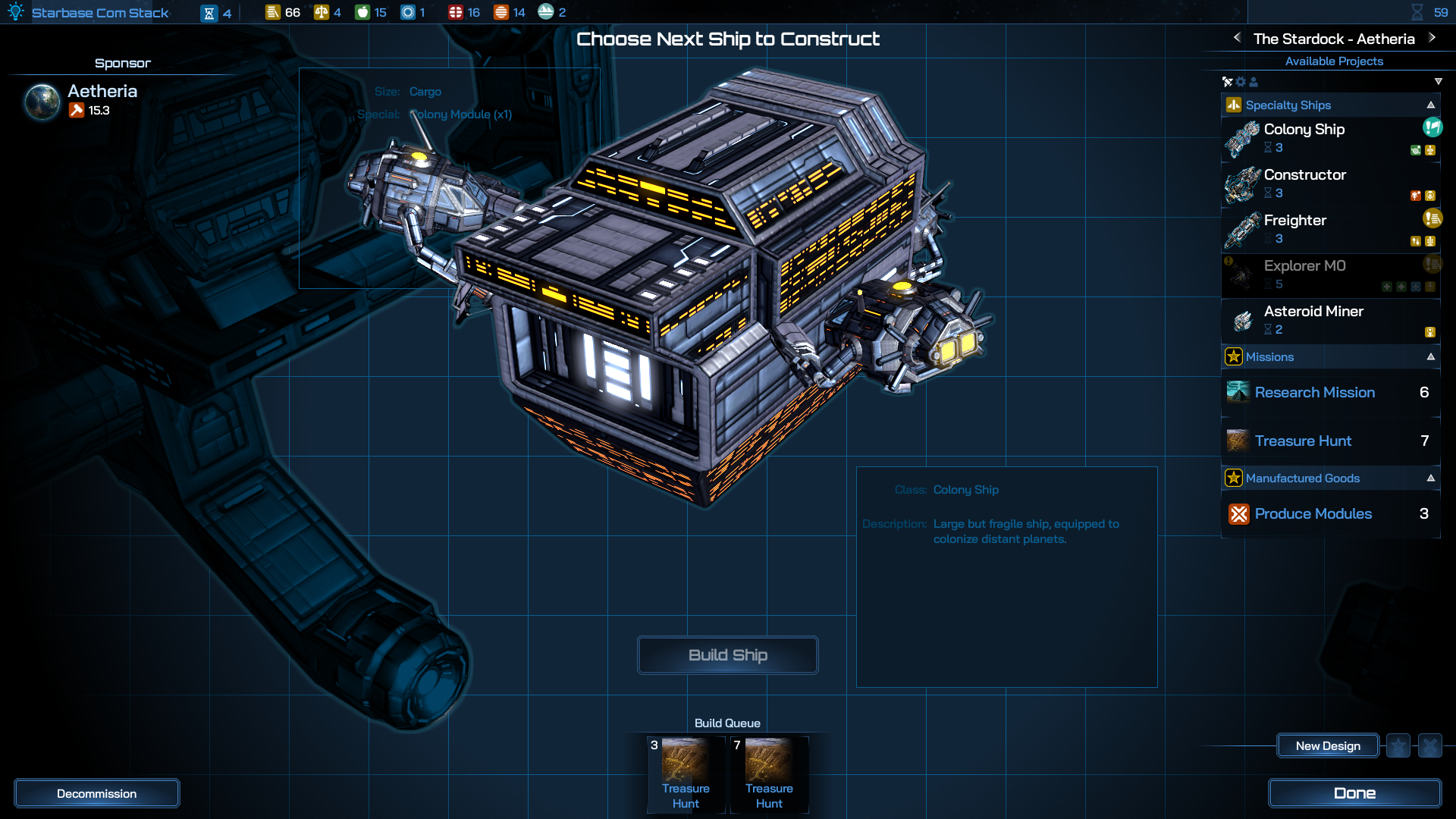Select the first queued Treasure Hunt

pyautogui.click(x=686, y=773)
